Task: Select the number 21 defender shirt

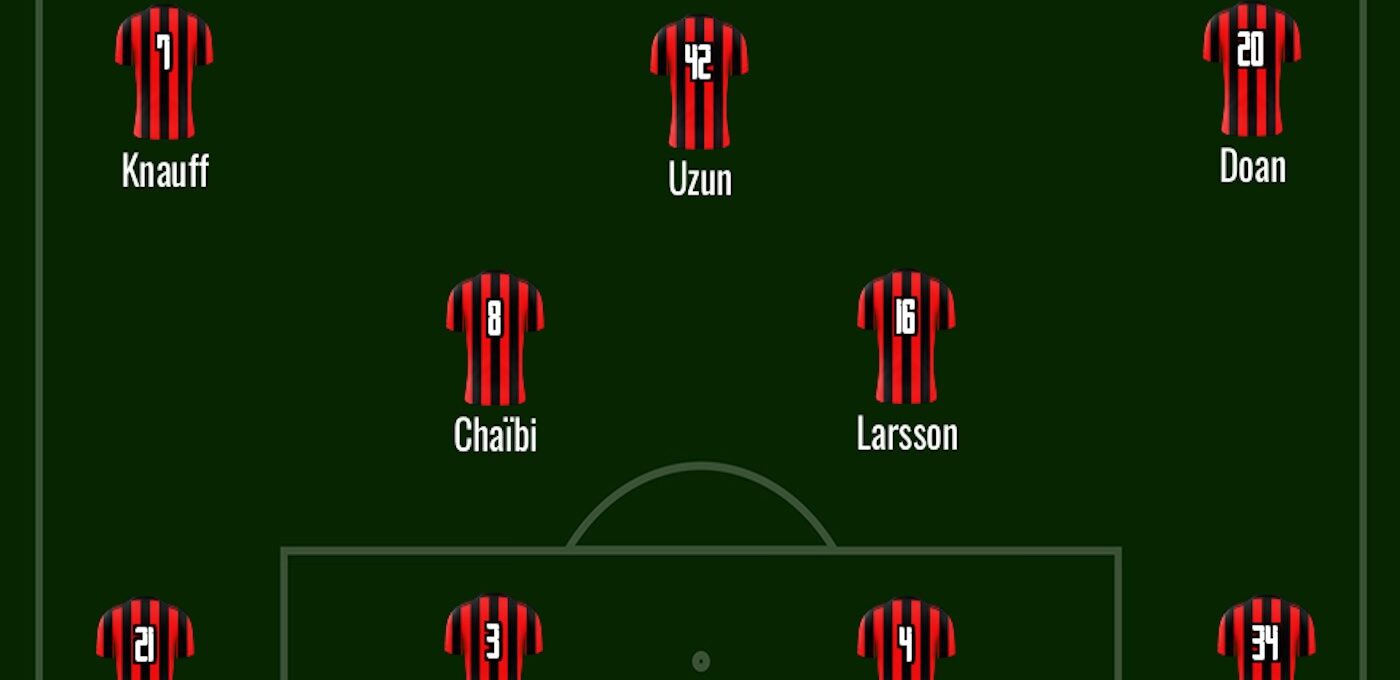Action: (x=145, y=642)
